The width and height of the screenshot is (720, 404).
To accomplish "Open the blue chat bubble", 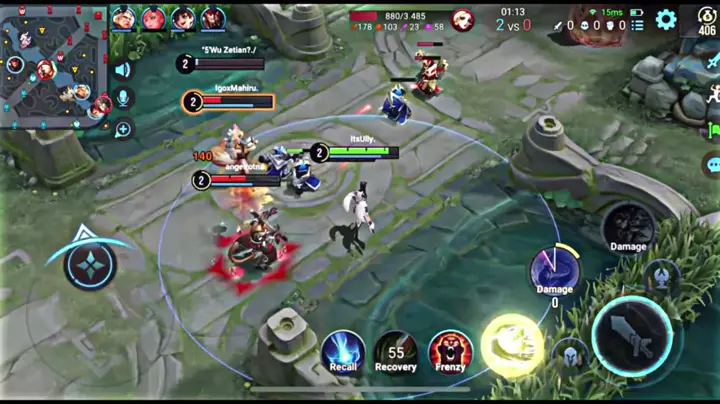I will pos(712,165).
